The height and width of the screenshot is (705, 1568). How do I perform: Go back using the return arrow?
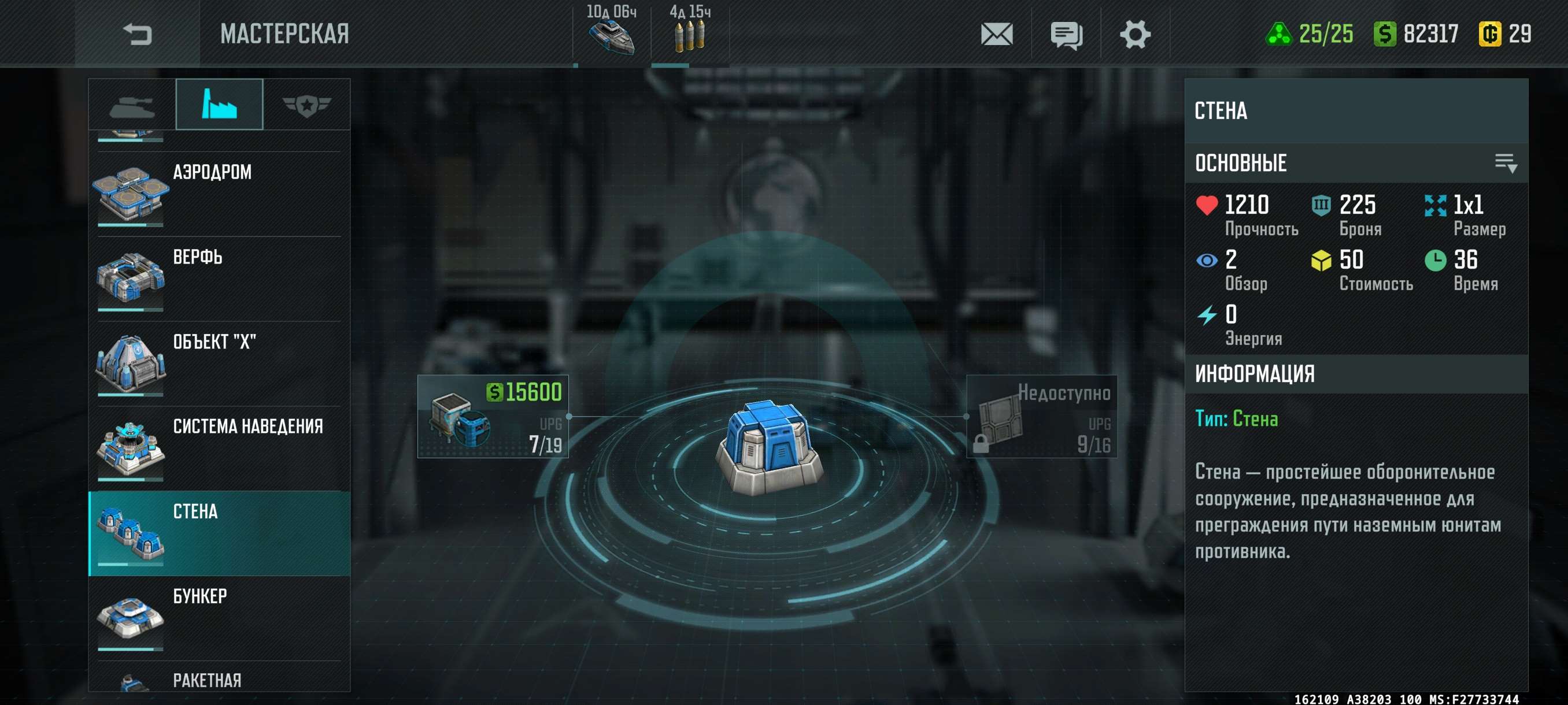(x=137, y=34)
